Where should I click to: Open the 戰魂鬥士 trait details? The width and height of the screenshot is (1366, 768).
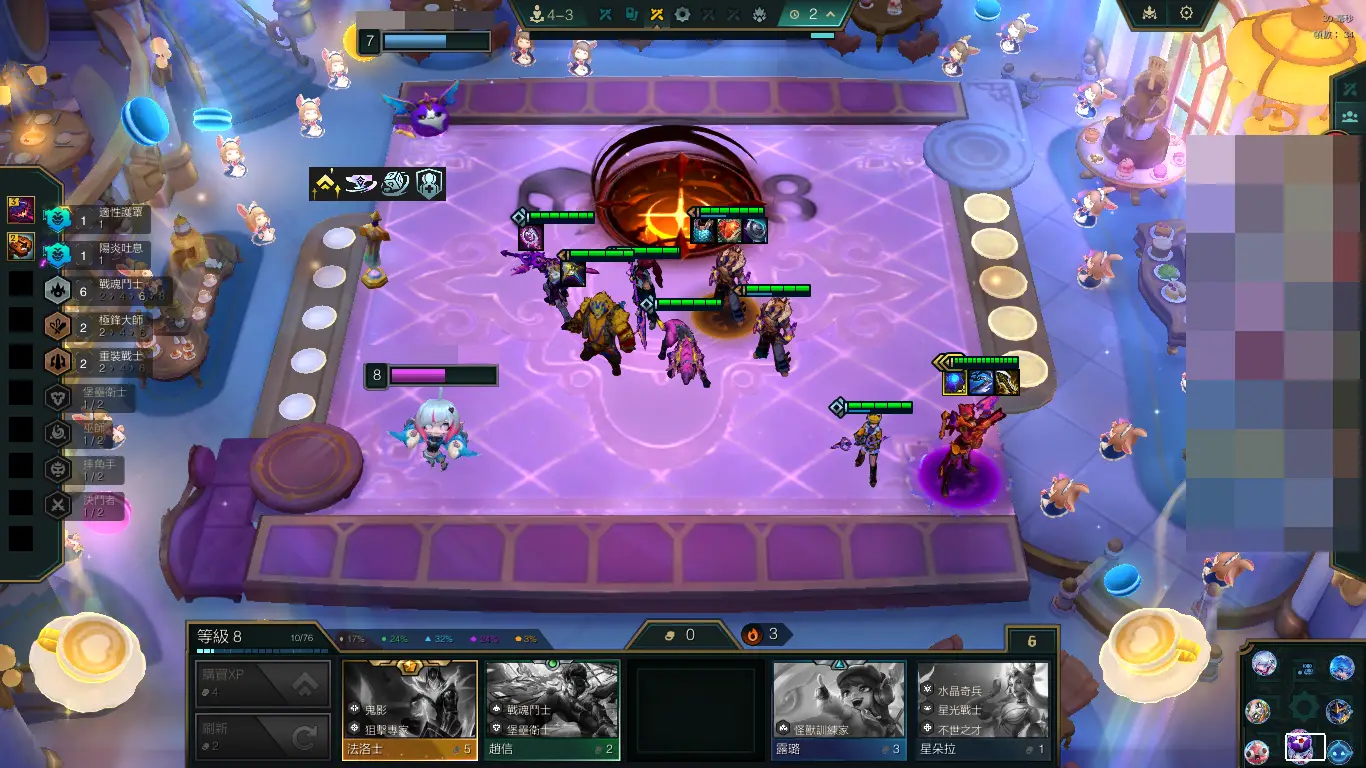[100, 289]
